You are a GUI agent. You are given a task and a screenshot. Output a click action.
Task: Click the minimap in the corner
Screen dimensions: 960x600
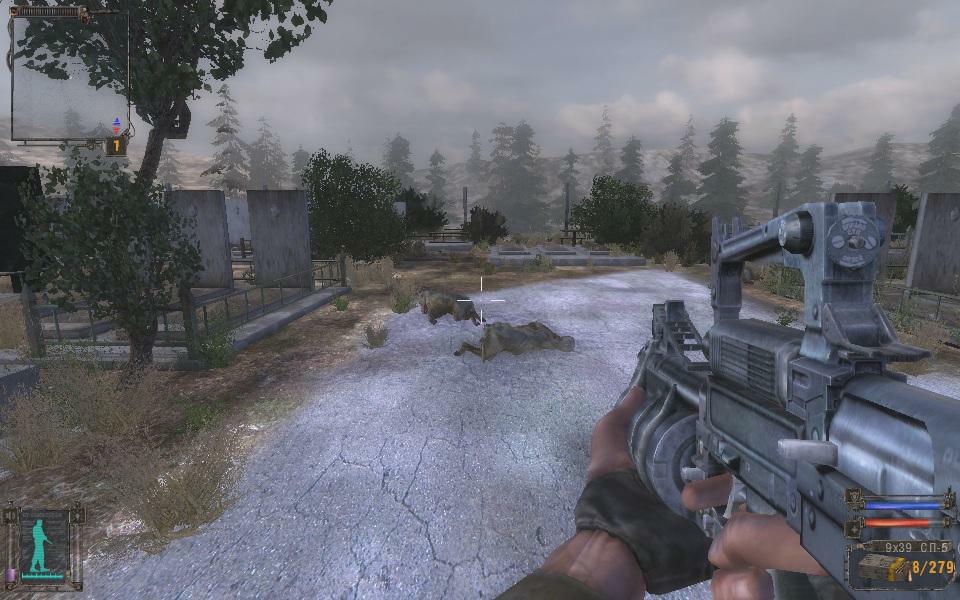69,76
